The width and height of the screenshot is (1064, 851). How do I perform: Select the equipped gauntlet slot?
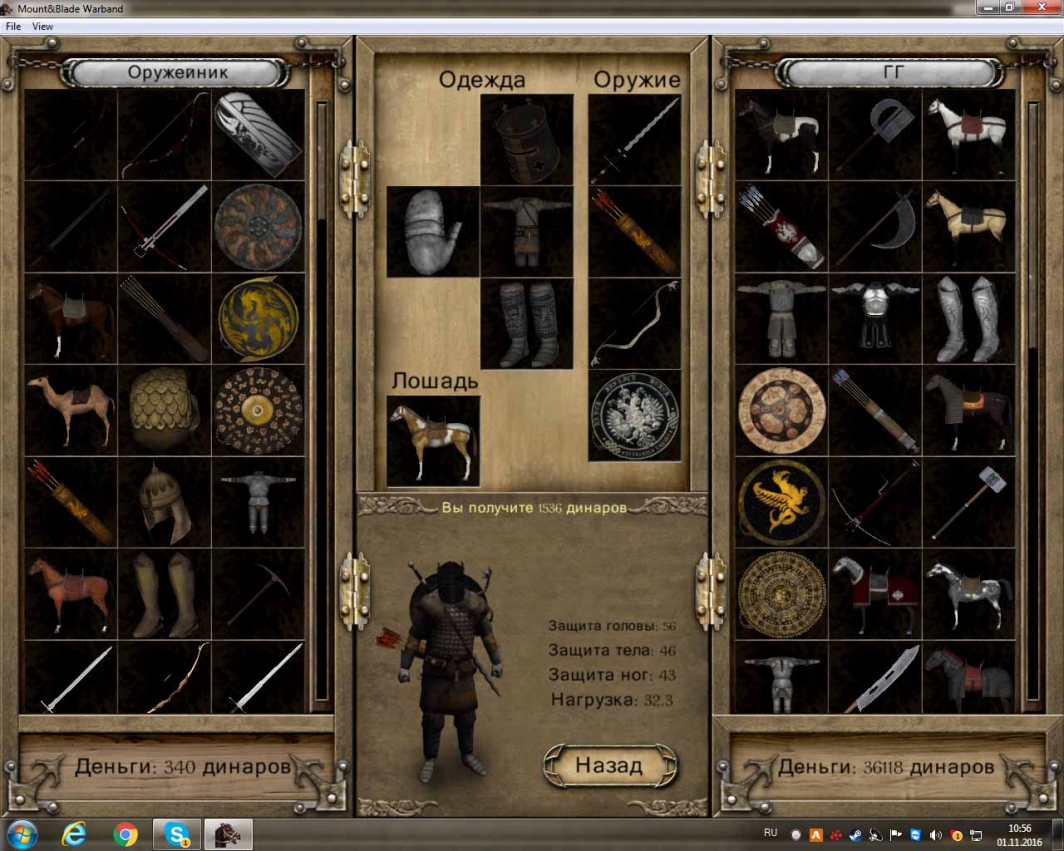[433, 232]
